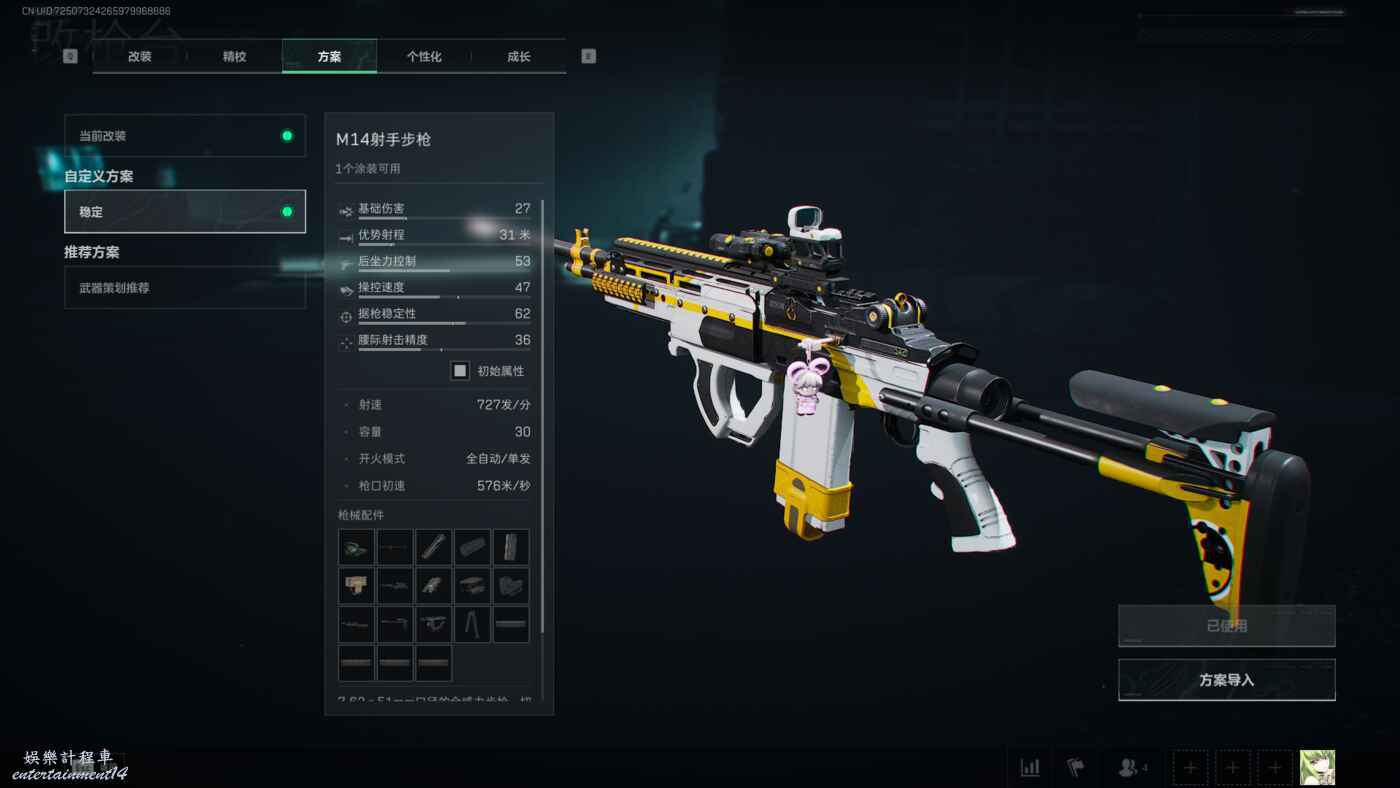Click the green-haired player avatar
Image resolution: width=1400 pixels, height=788 pixels.
[x=1317, y=768]
